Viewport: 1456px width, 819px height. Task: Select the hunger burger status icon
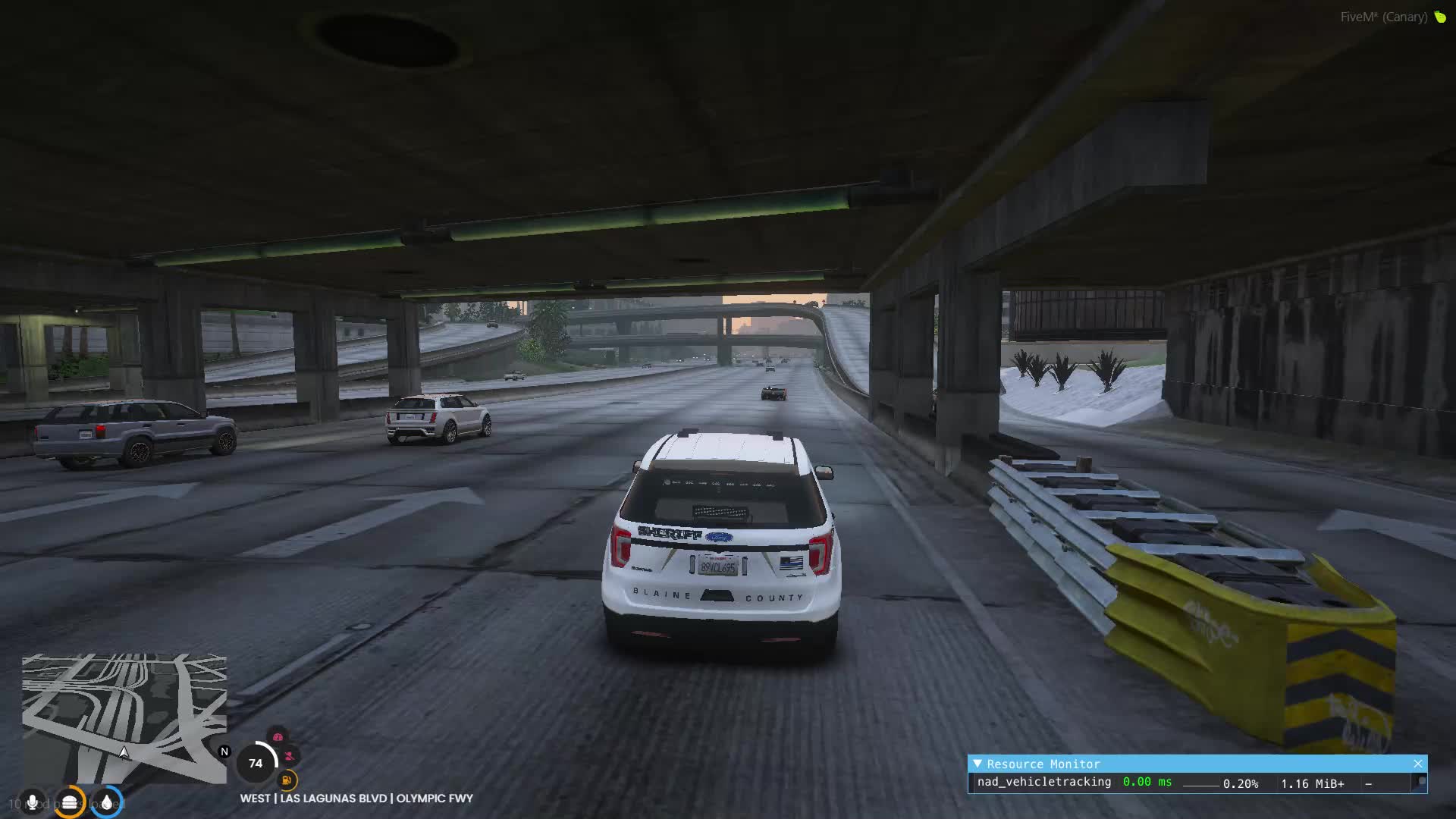tap(69, 802)
